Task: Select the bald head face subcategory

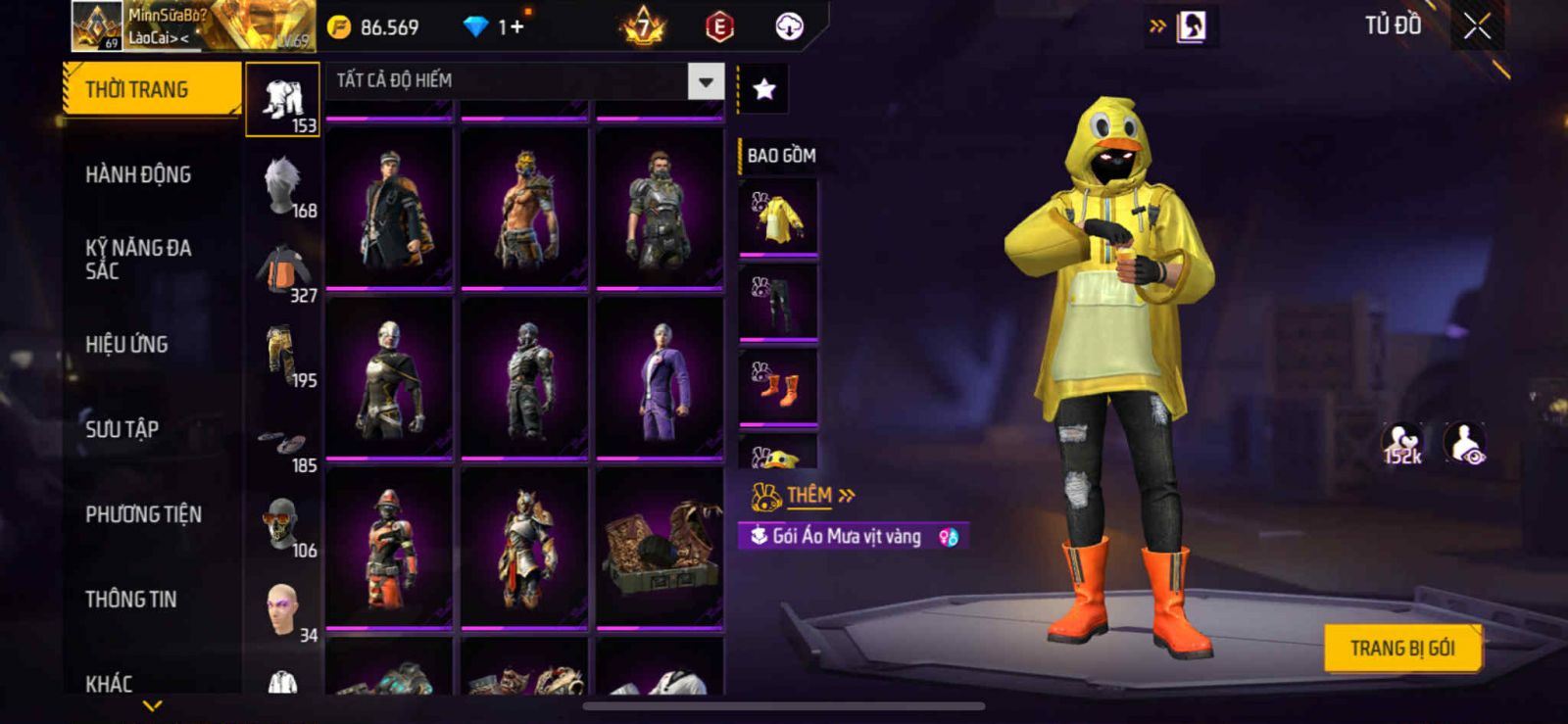Action: coord(282,610)
